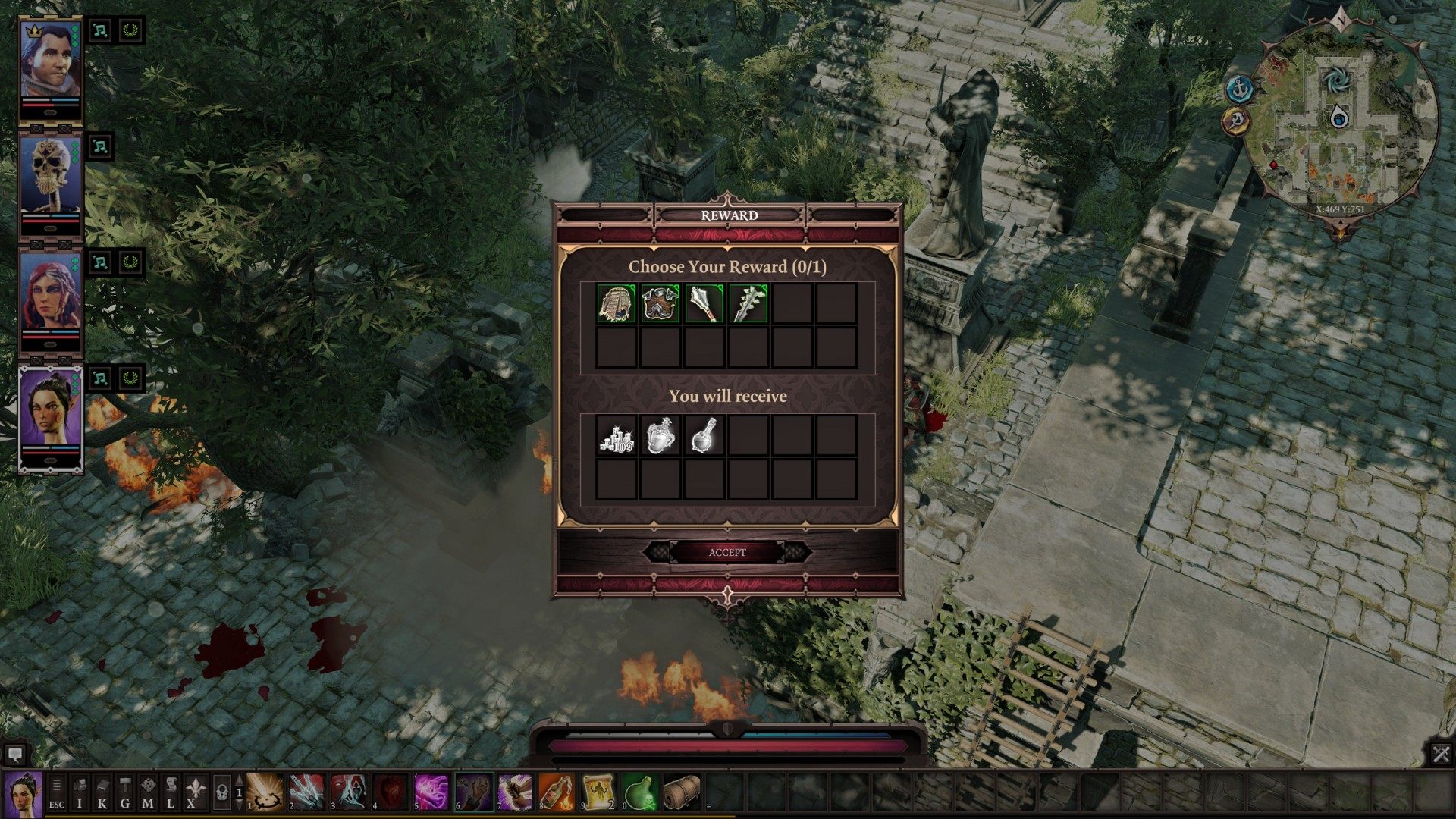Image resolution: width=1456 pixels, height=819 pixels.
Task: Choose the thorned branch staff reward
Action: [x=748, y=303]
